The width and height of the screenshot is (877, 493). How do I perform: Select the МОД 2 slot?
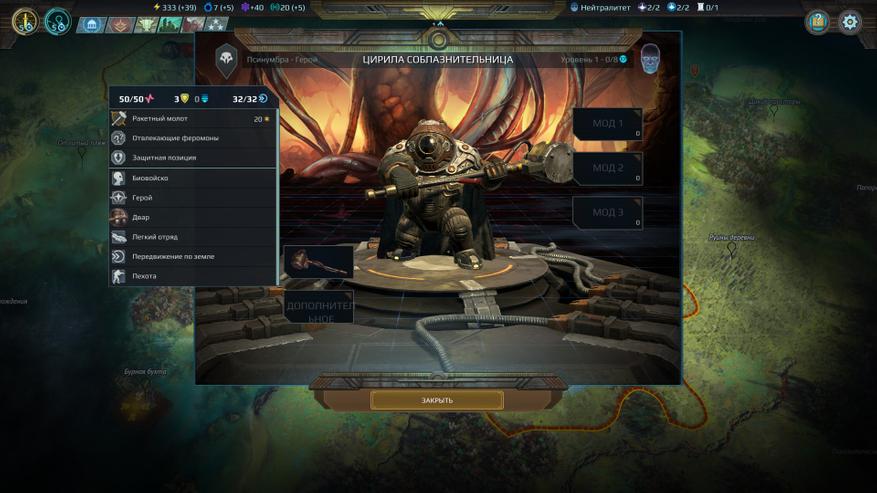607,168
